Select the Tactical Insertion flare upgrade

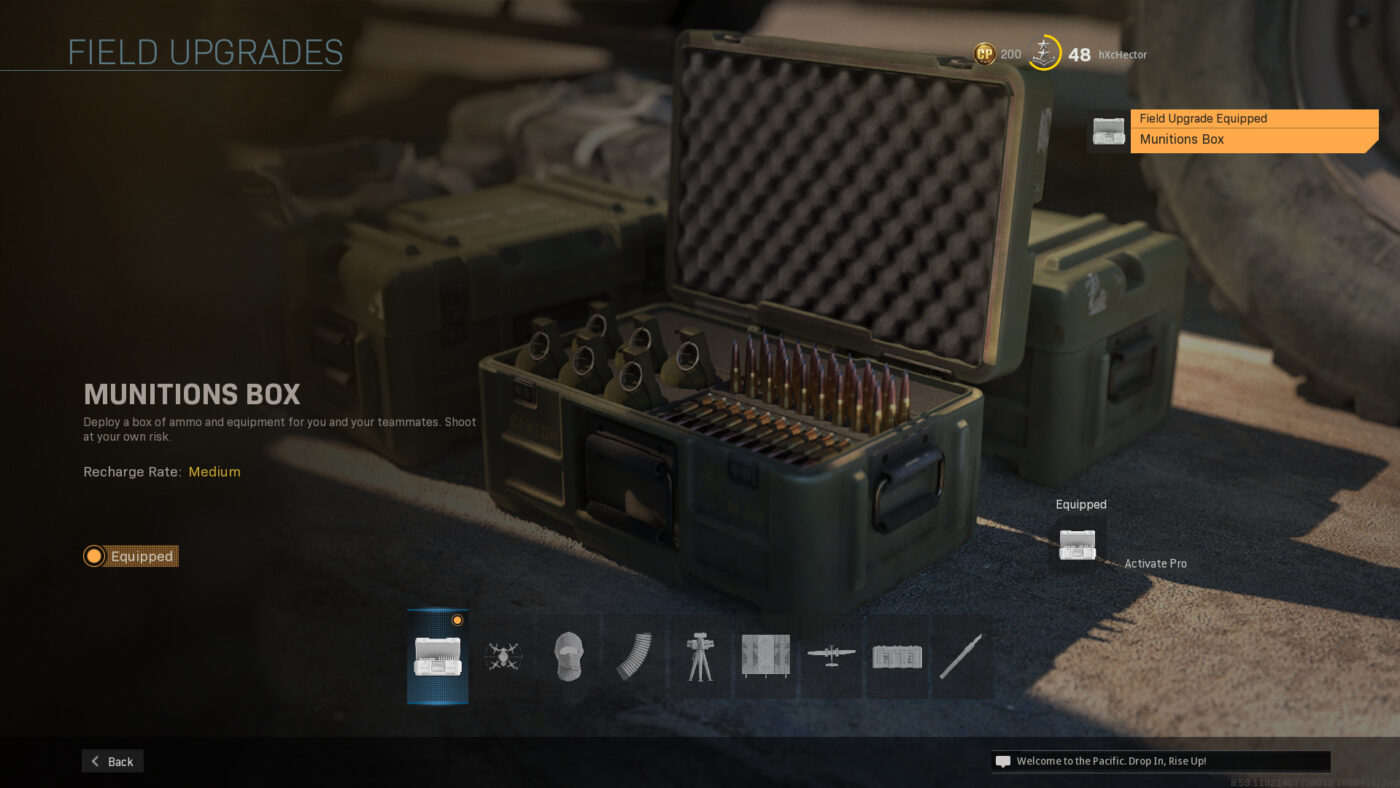click(961, 657)
